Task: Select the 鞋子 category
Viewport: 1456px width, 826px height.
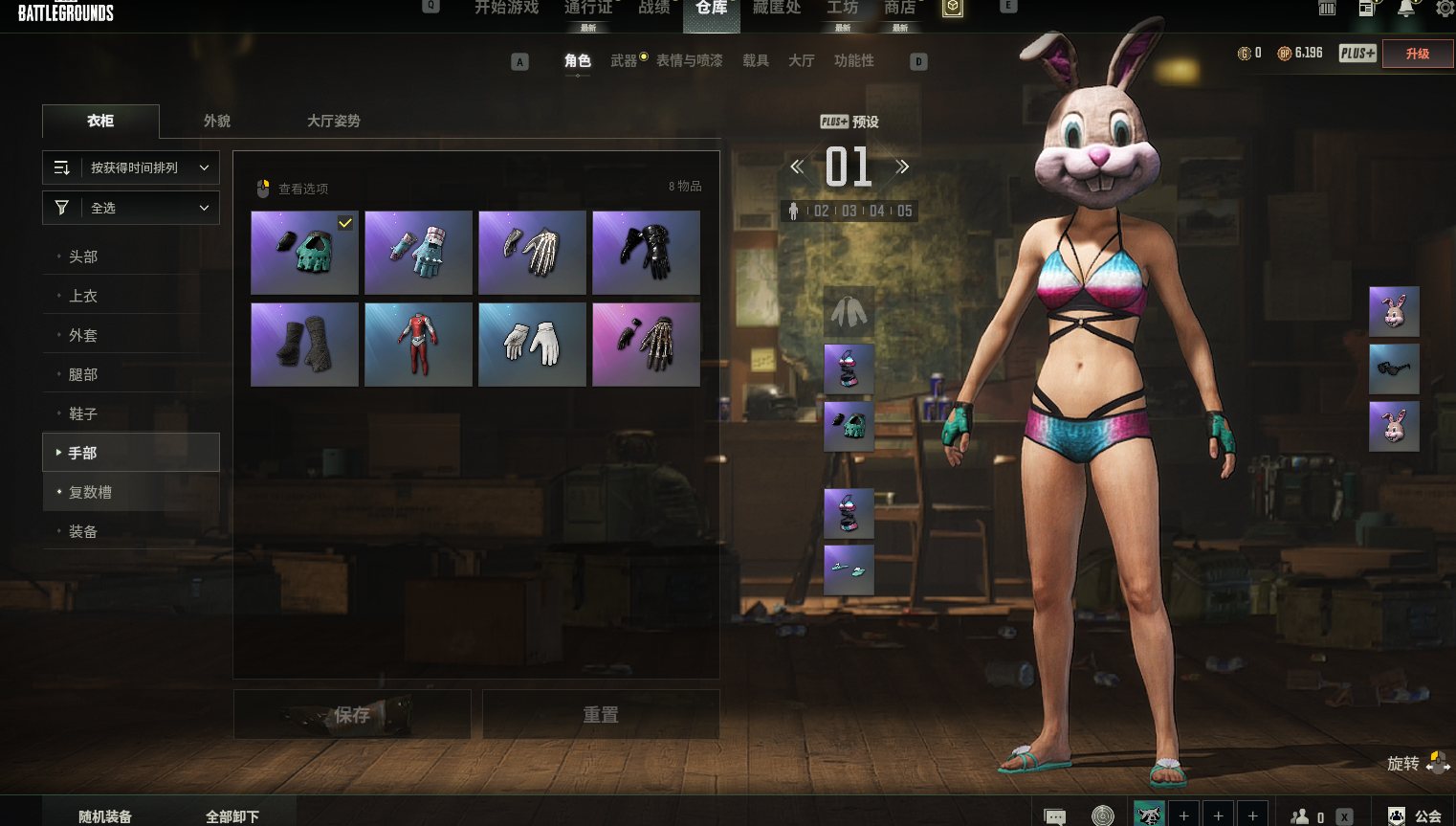Action: tap(83, 413)
